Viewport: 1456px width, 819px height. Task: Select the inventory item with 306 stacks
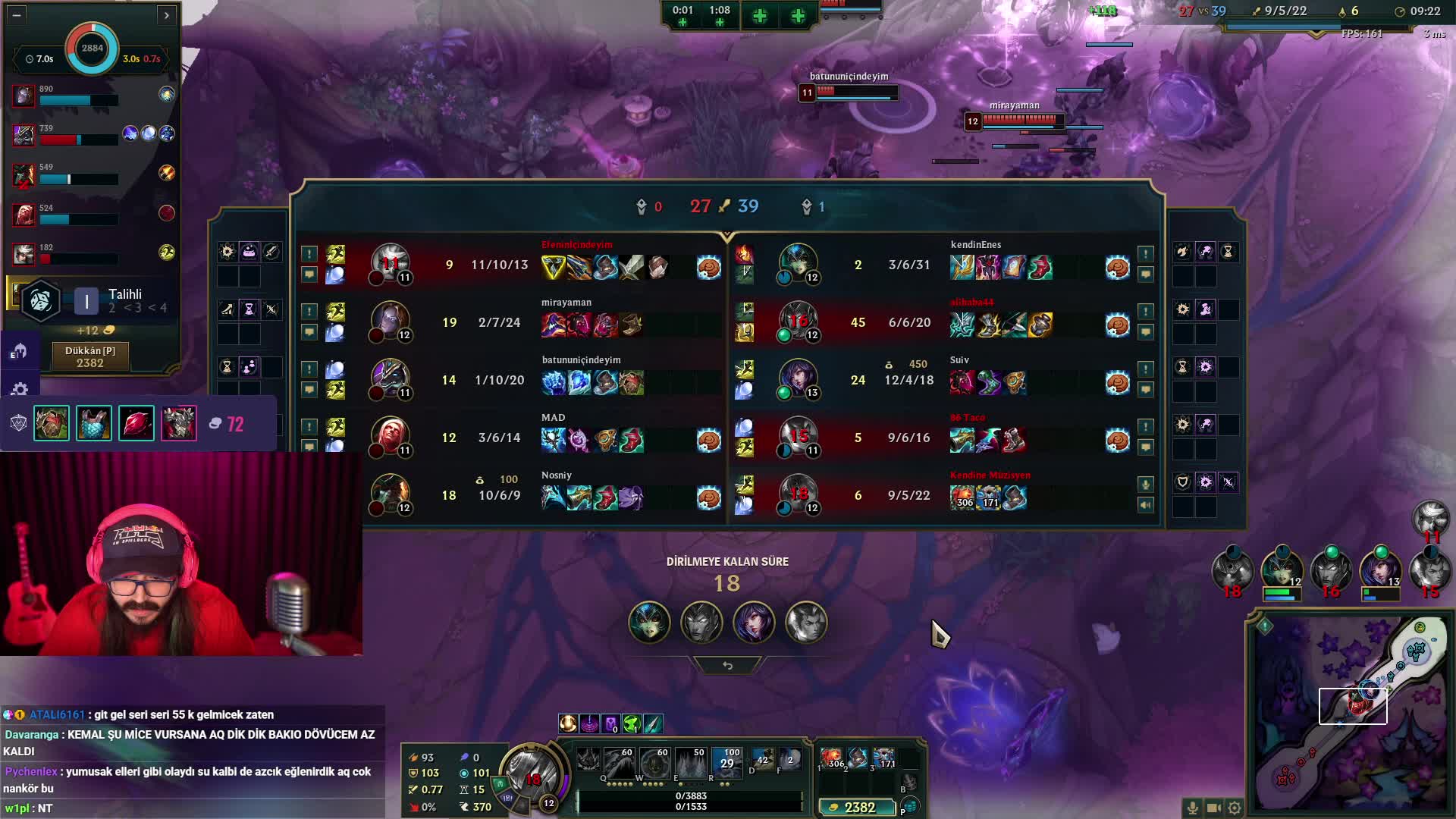[x=833, y=758]
